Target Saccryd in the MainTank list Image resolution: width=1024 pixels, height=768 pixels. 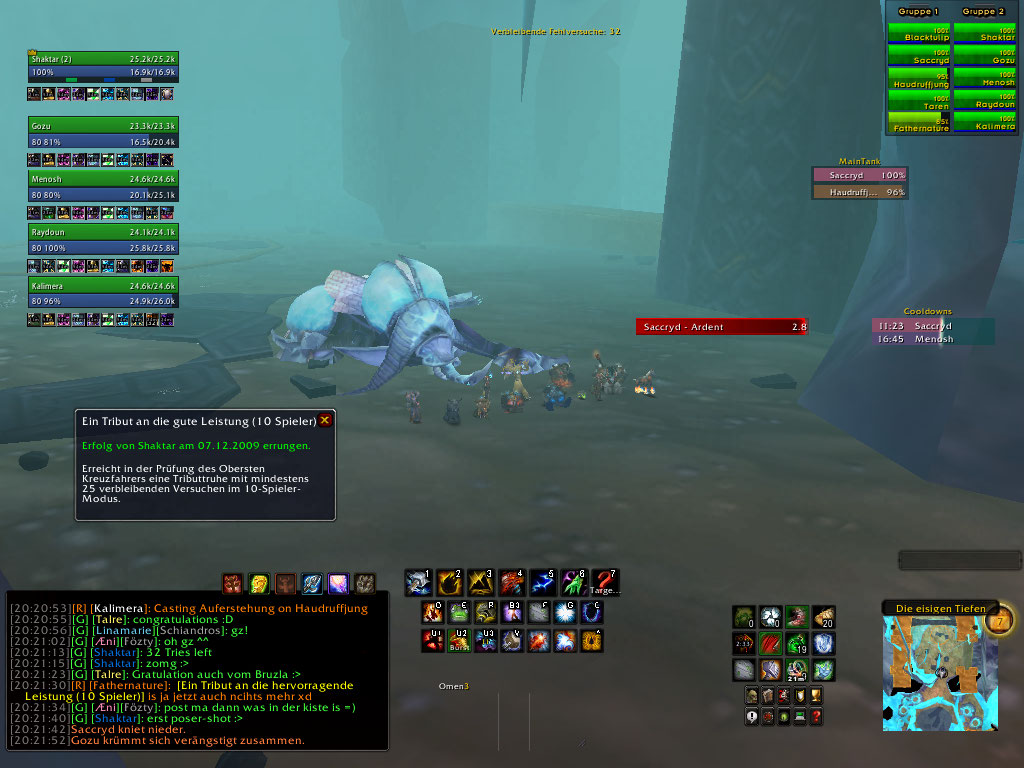point(860,175)
